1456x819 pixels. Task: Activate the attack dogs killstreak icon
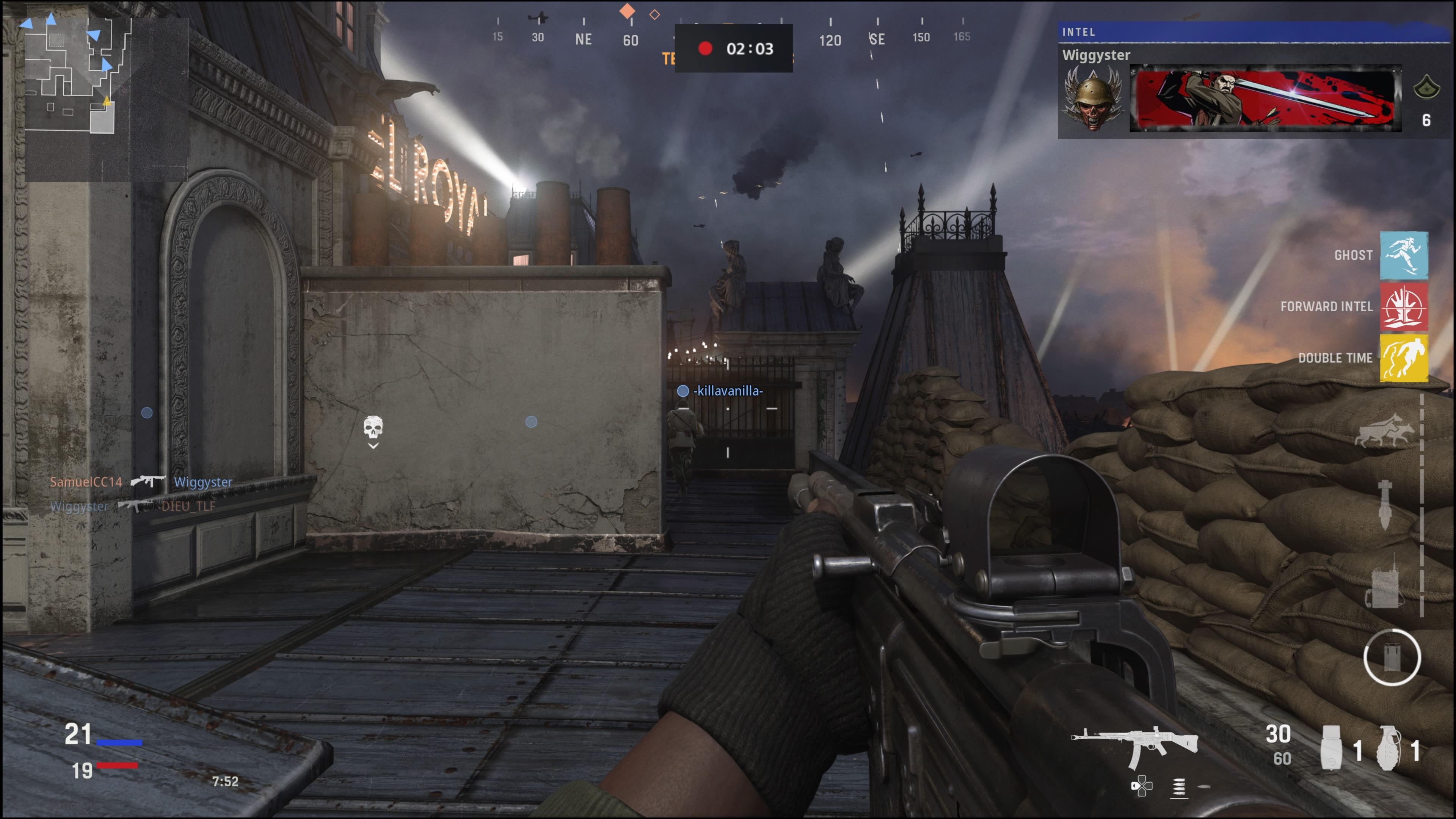point(1384,431)
